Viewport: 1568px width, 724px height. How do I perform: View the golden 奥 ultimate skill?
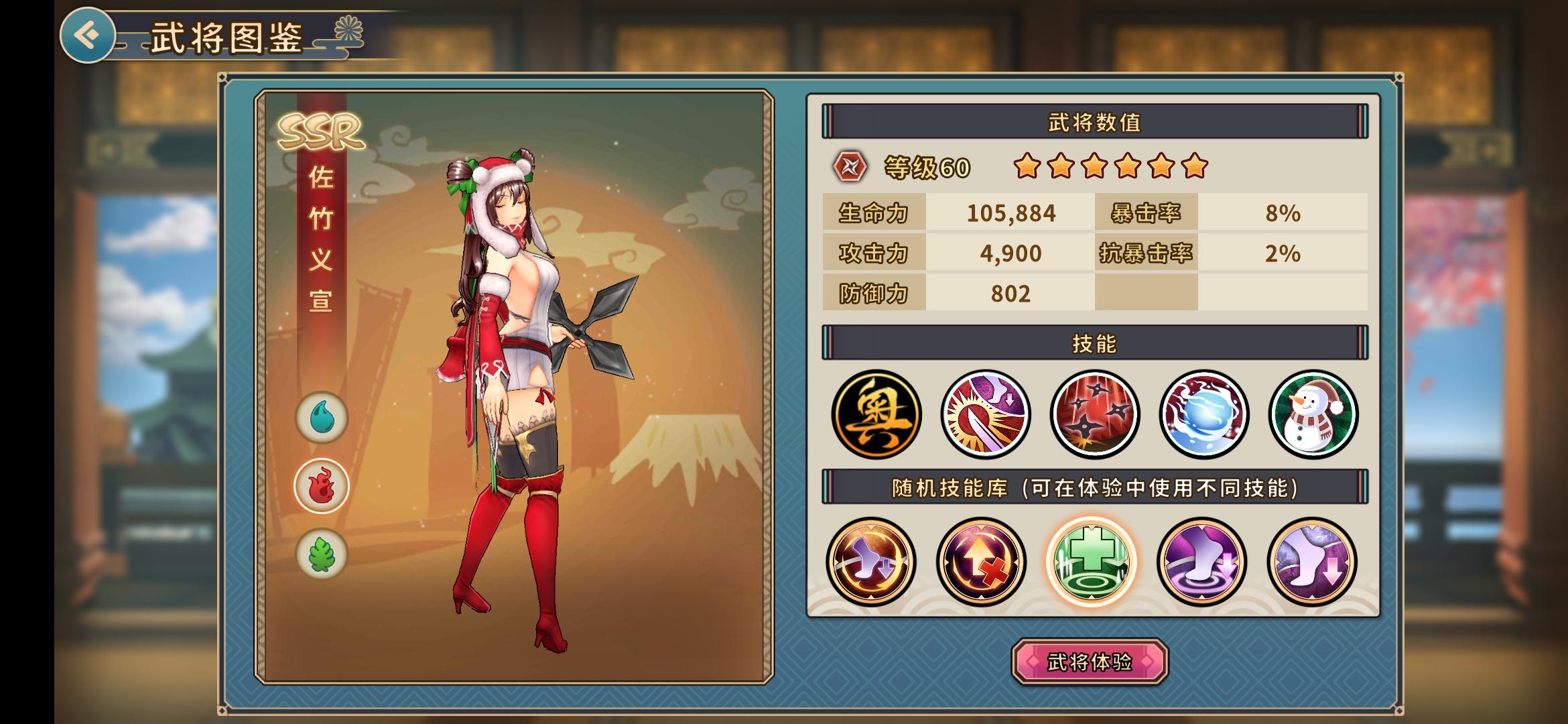876,414
